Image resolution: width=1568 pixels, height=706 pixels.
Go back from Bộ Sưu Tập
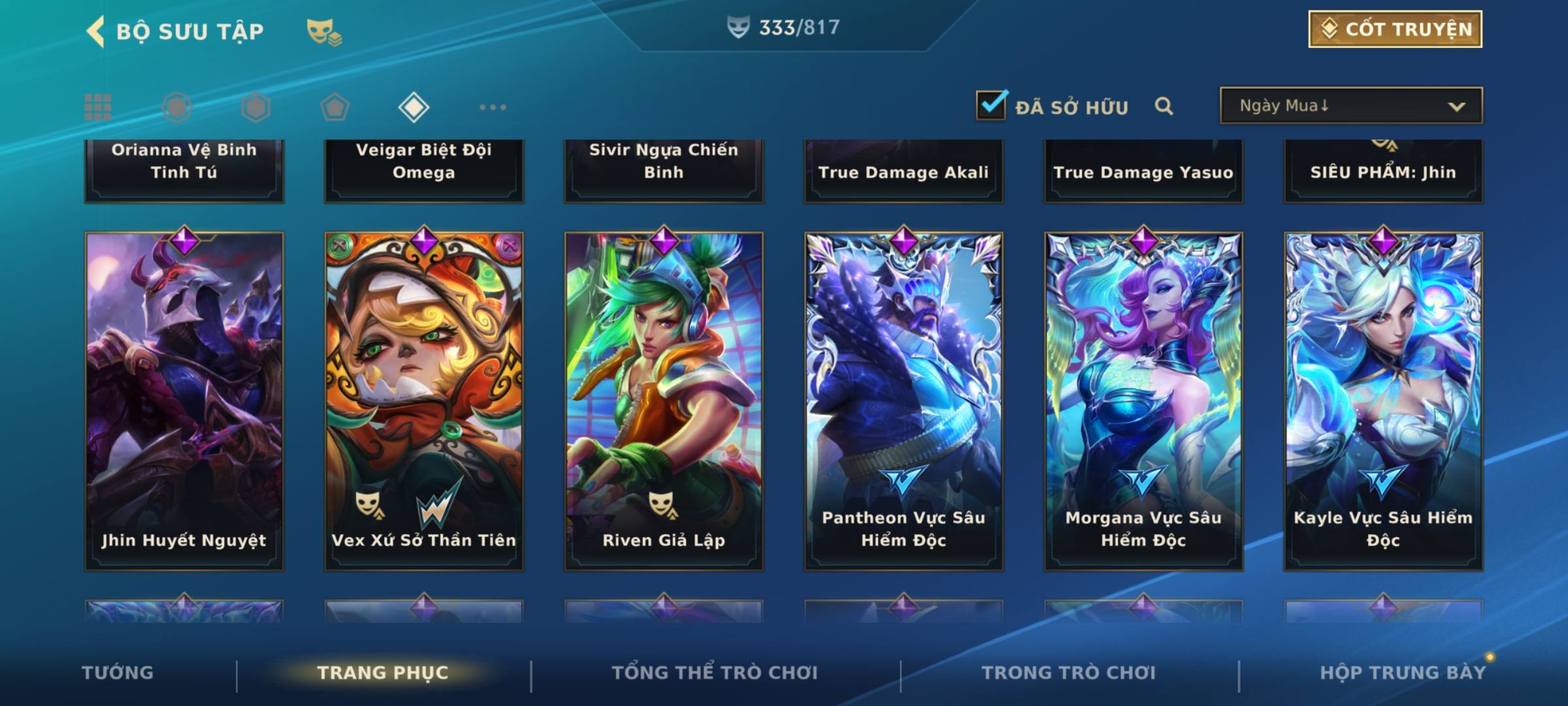tap(96, 31)
